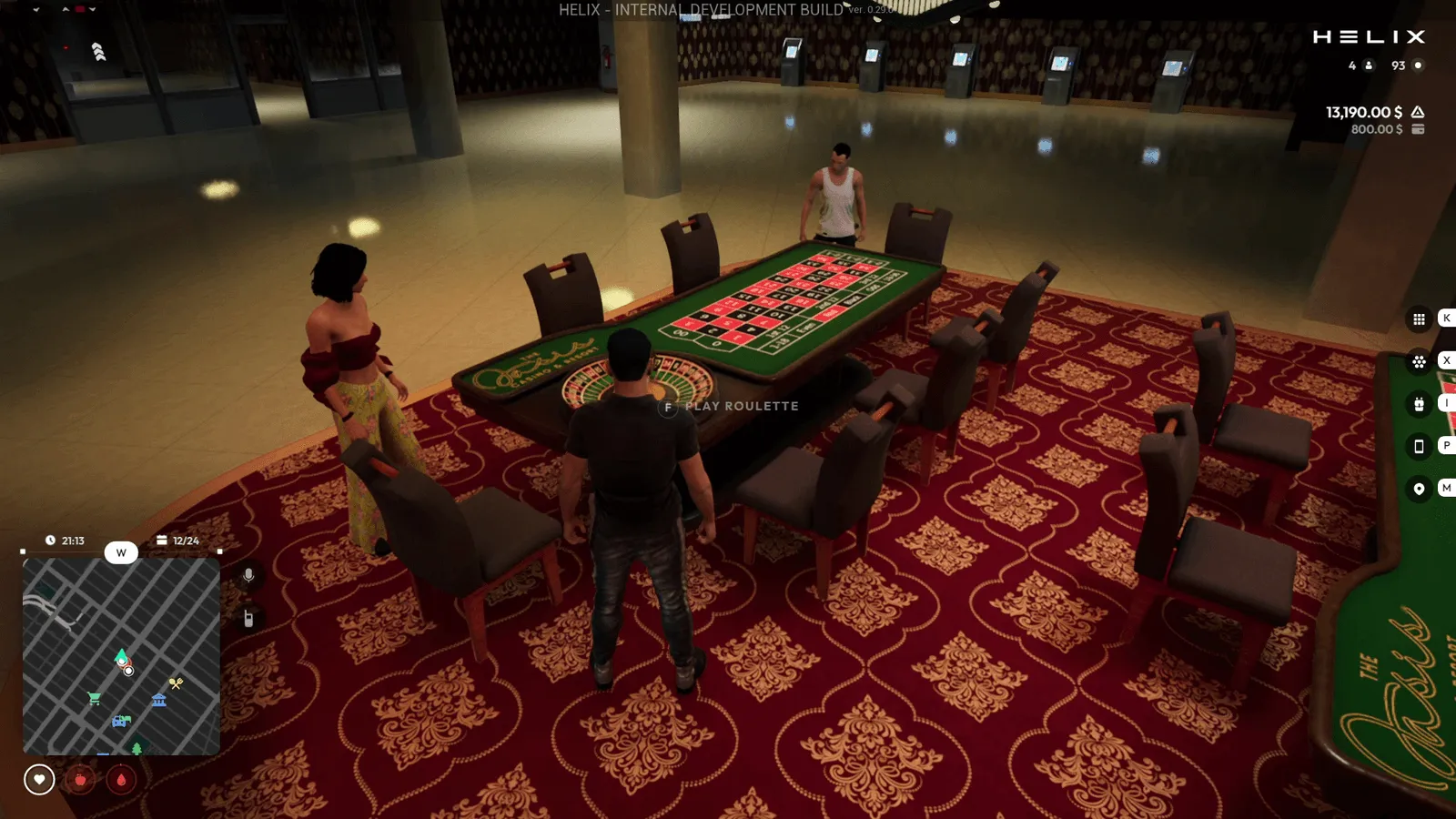Expand the triple chevron panel at top left

click(x=97, y=52)
